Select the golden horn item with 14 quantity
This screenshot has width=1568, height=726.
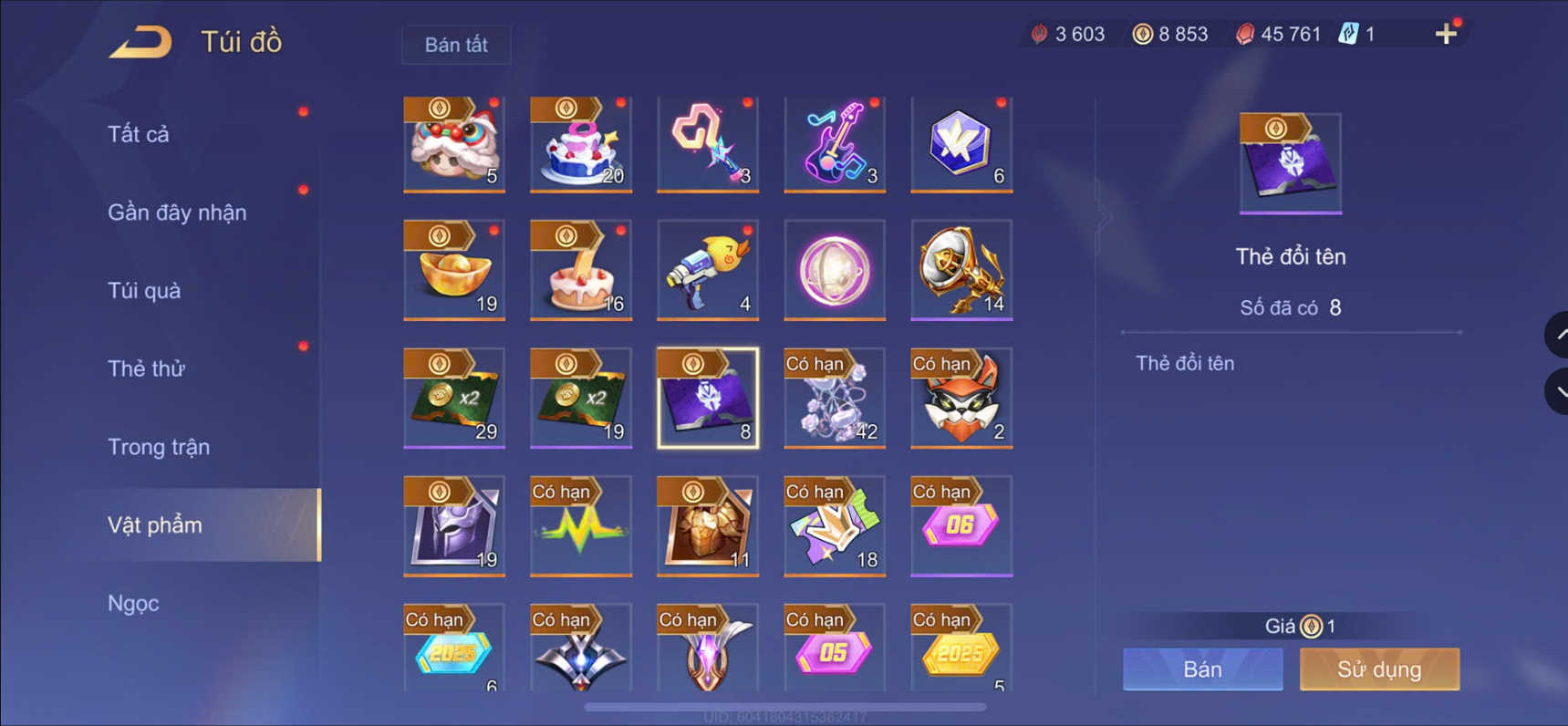pos(960,270)
